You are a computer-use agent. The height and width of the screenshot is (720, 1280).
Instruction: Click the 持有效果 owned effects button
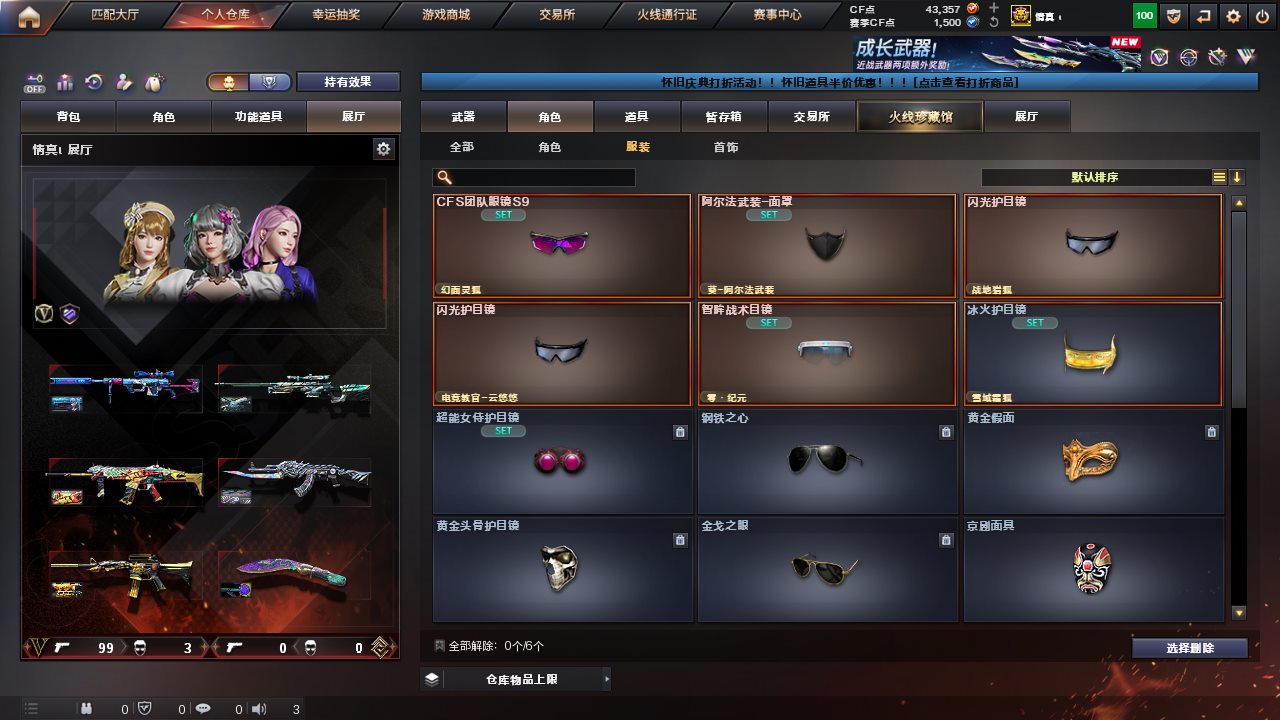point(347,82)
